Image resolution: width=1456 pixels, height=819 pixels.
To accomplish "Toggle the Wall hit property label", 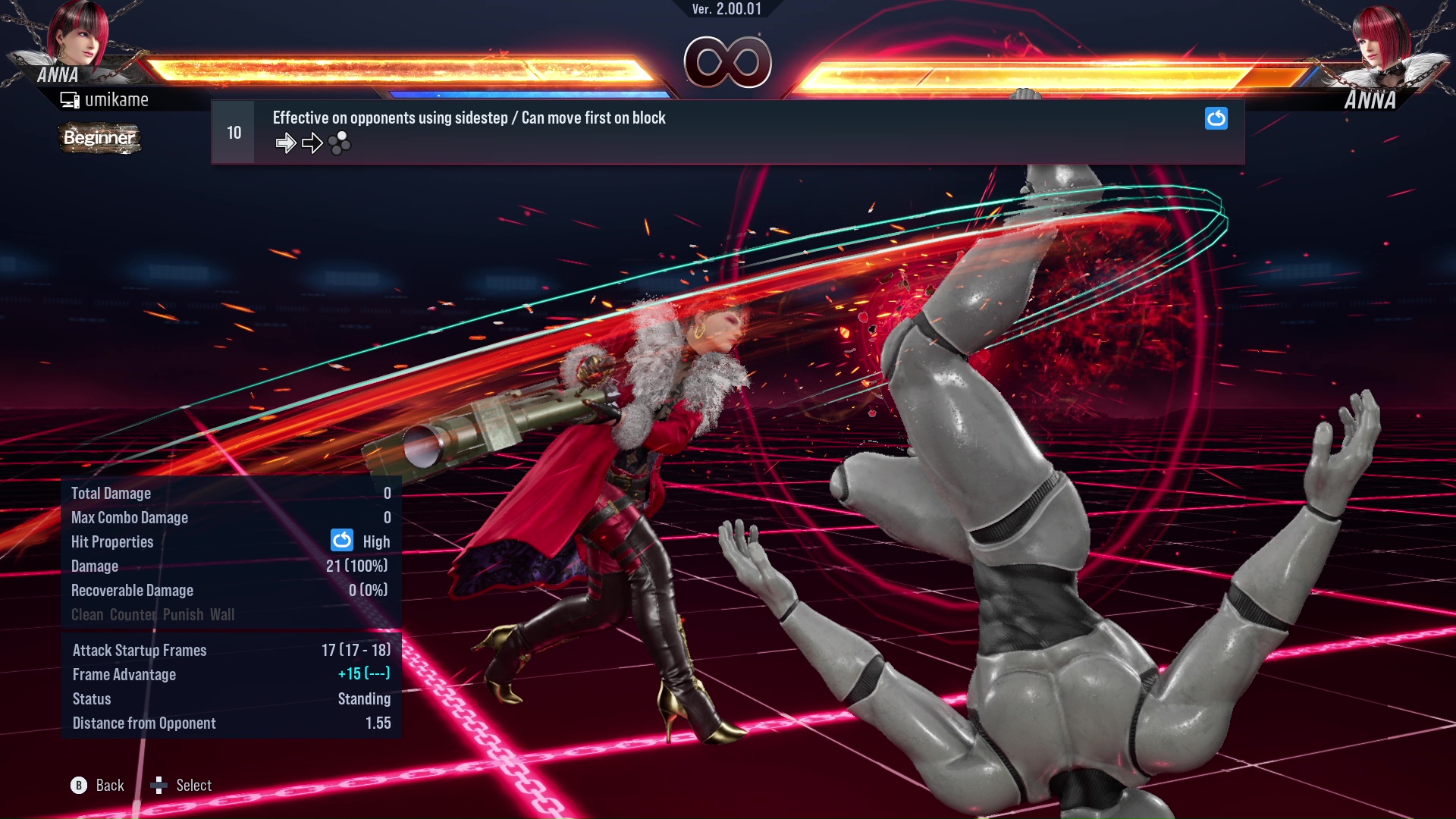I will point(222,615).
